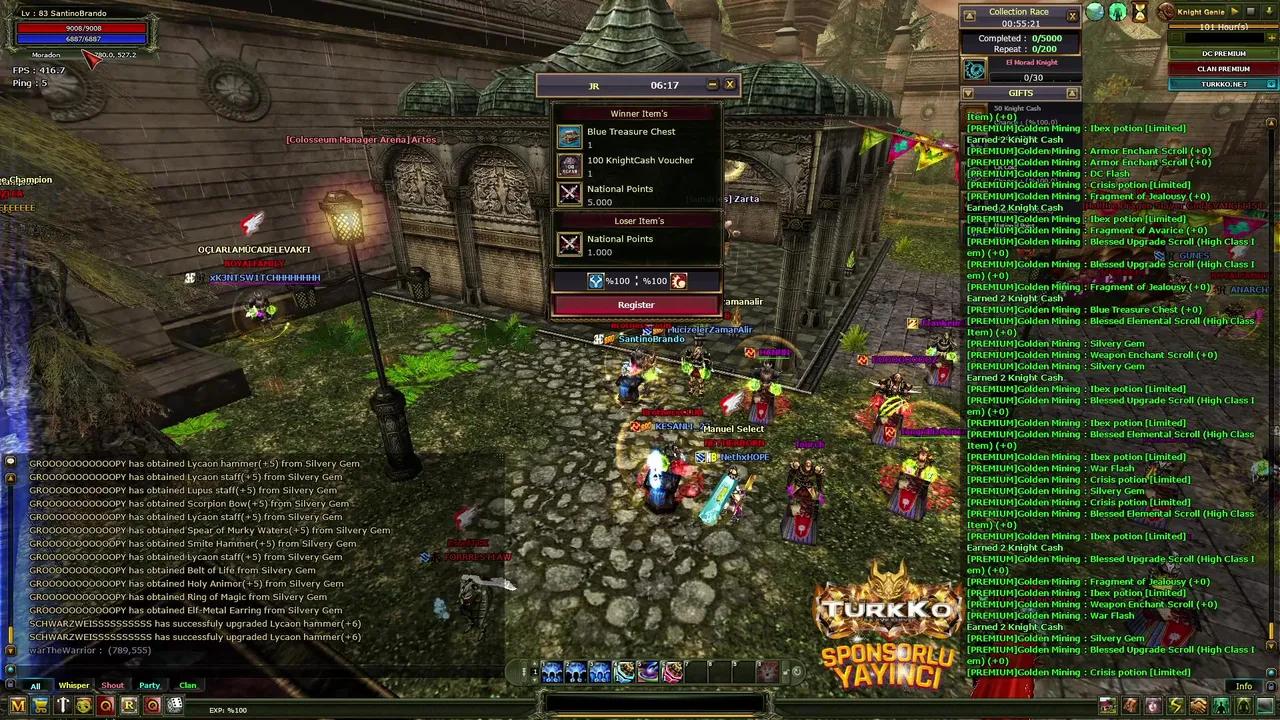The height and width of the screenshot is (720, 1280).
Task: Click the hotbar page number stepper
Action: point(534,671)
